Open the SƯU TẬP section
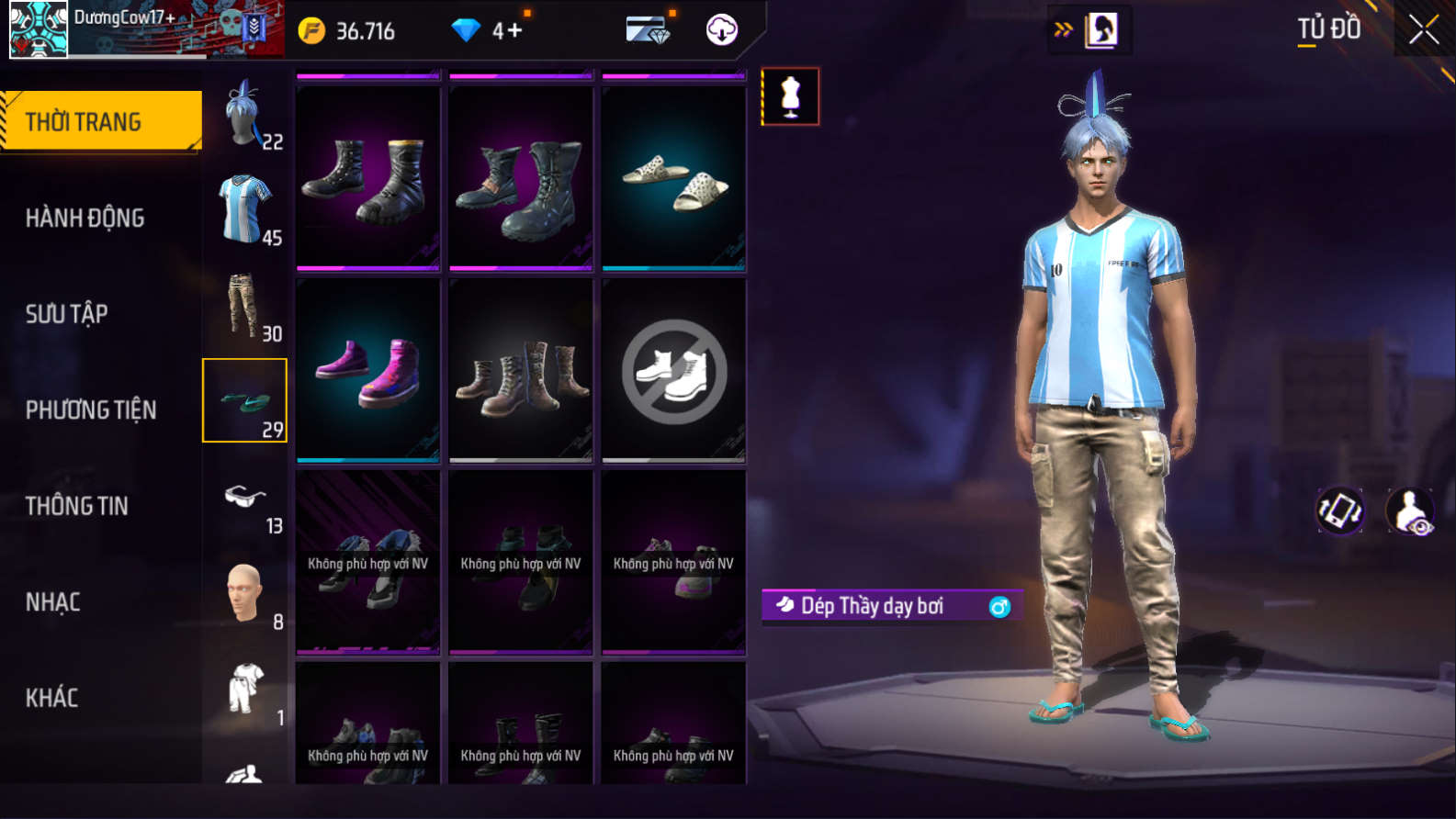 tap(67, 314)
